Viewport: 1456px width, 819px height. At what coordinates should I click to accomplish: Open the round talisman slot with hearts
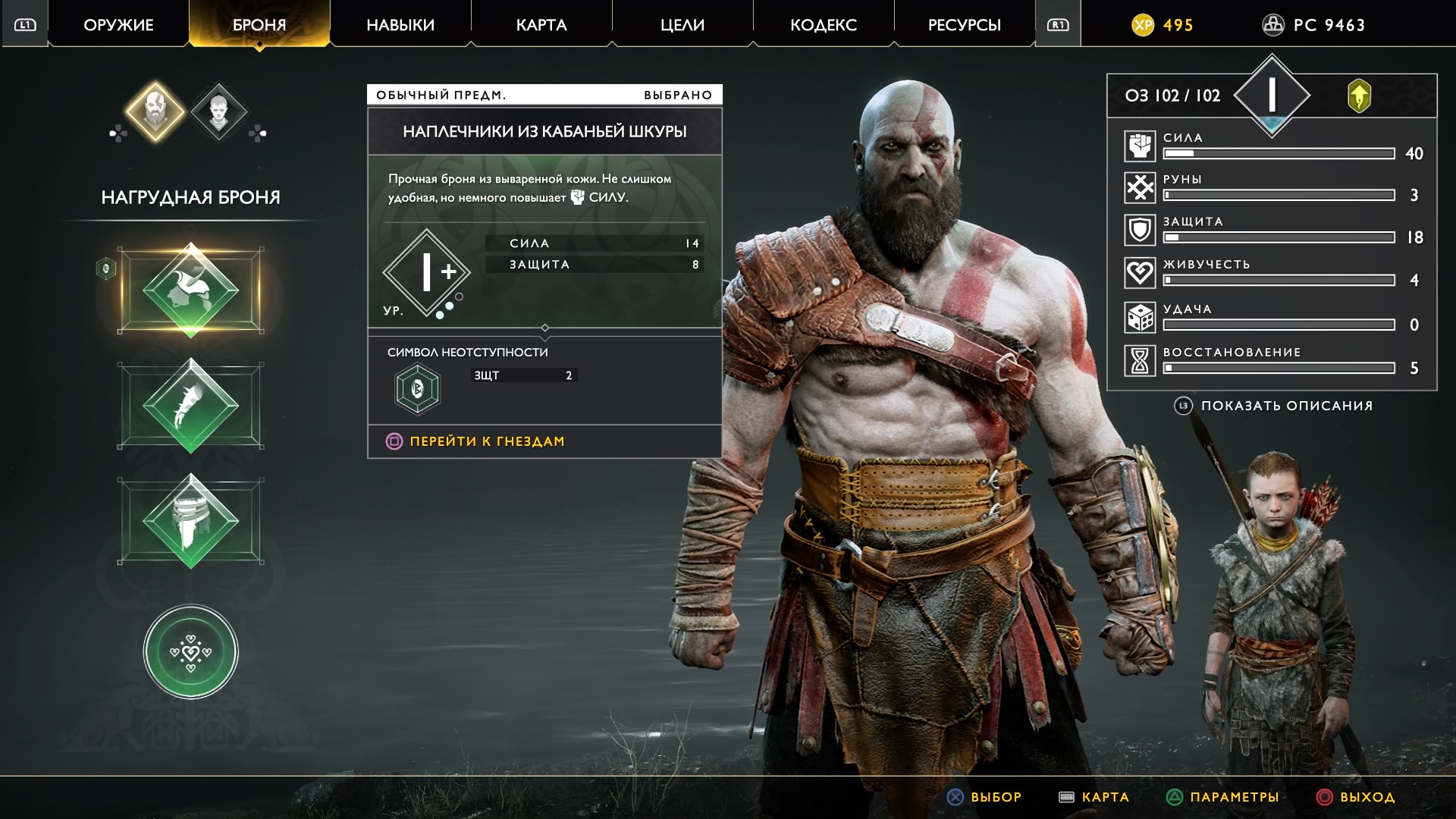[x=191, y=651]
